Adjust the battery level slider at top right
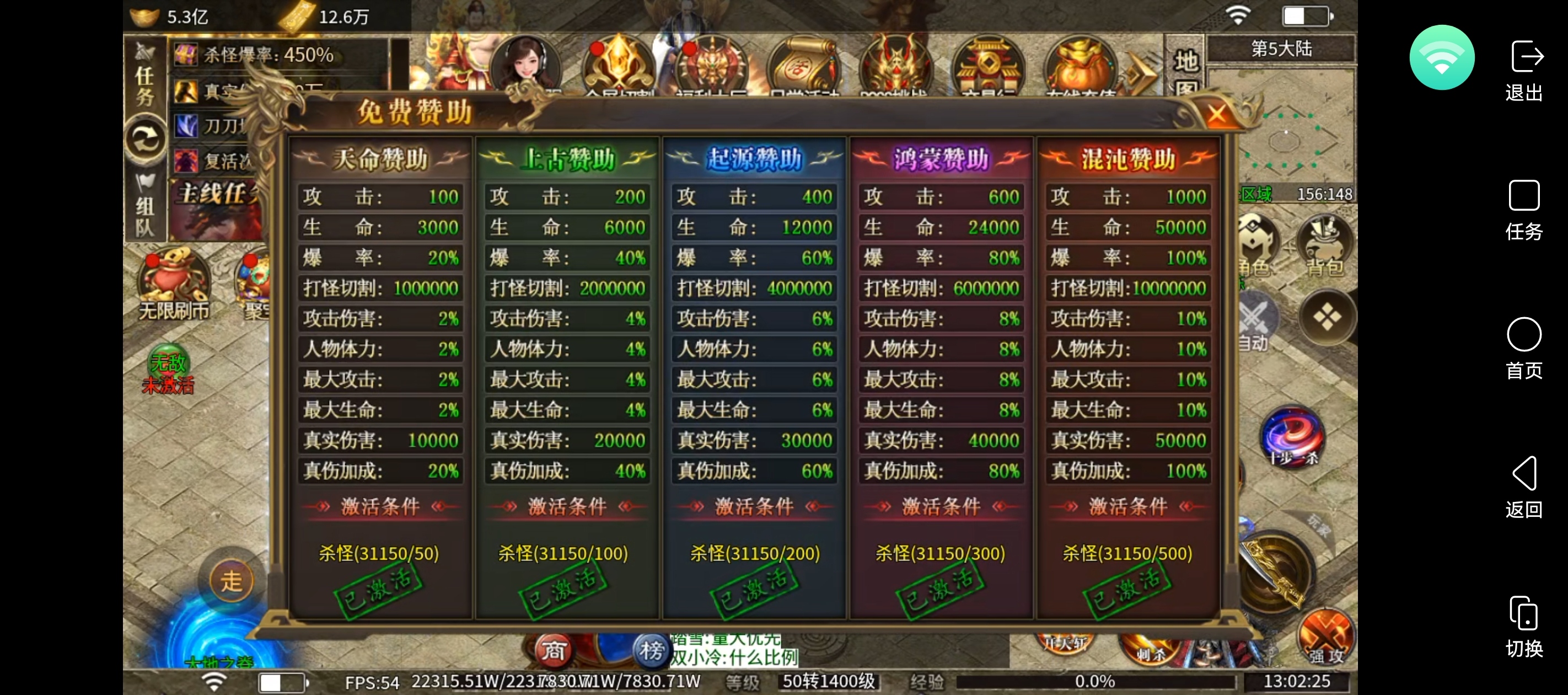The width and height of the screenshot is (1568, 695). [1307, 17]
